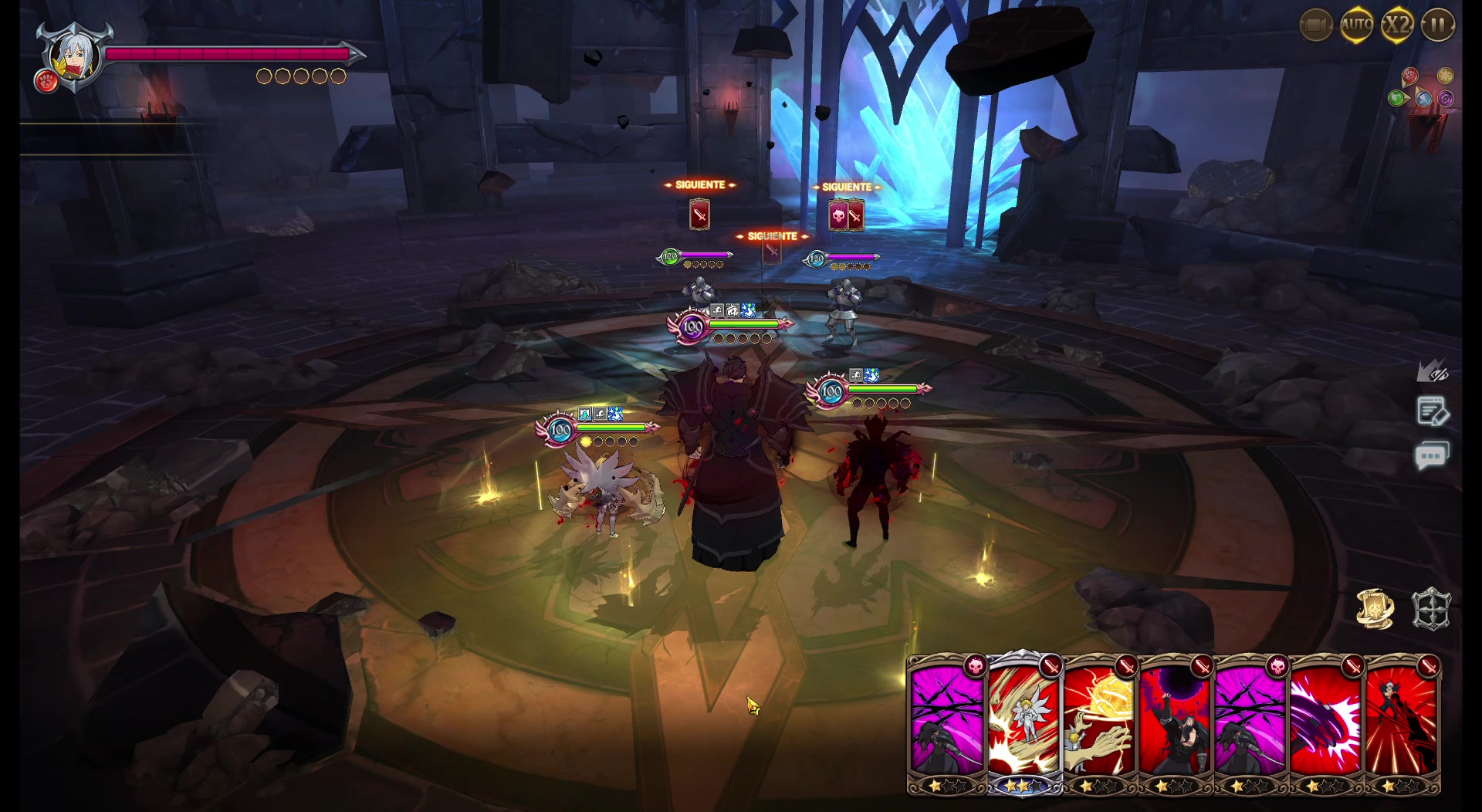1482x812 pixels.
Task: Open the battle notes icon
Action: 1432,412
